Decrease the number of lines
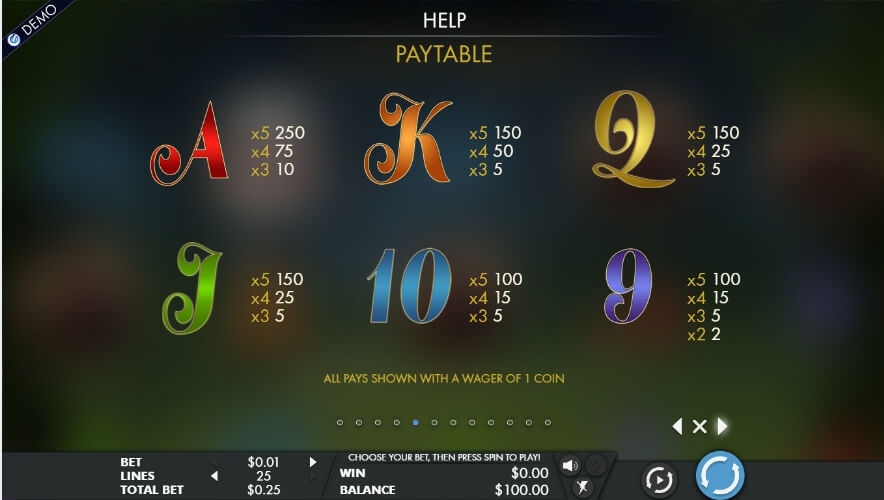This screenshot has height=500, width=884. pyautogui.click(x=211, y=476)
